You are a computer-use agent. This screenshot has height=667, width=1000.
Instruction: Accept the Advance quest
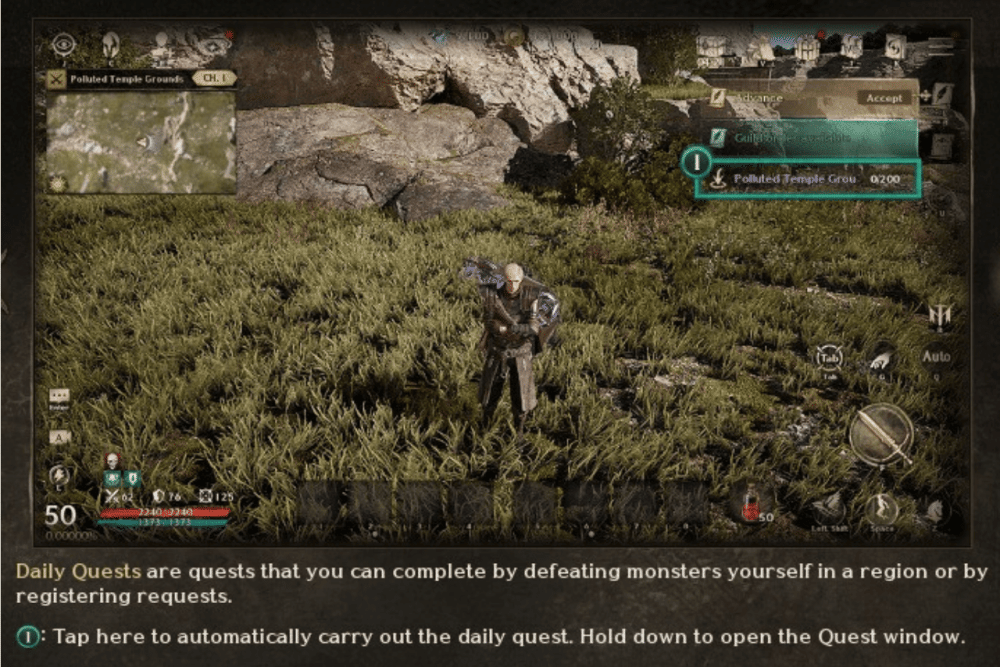[884, 98]
